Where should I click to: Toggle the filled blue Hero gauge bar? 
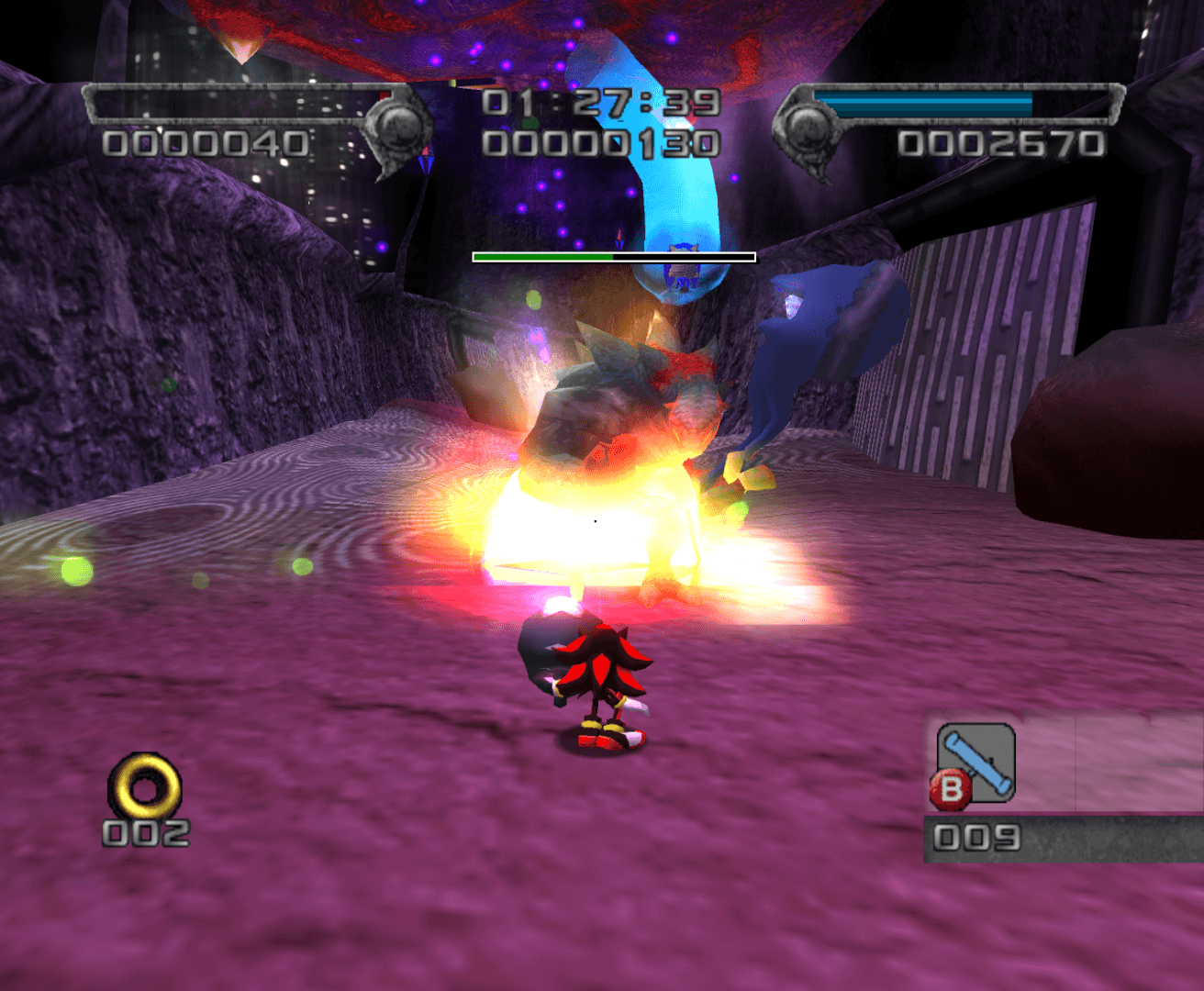pyautogui.click(x=922, y=104)
